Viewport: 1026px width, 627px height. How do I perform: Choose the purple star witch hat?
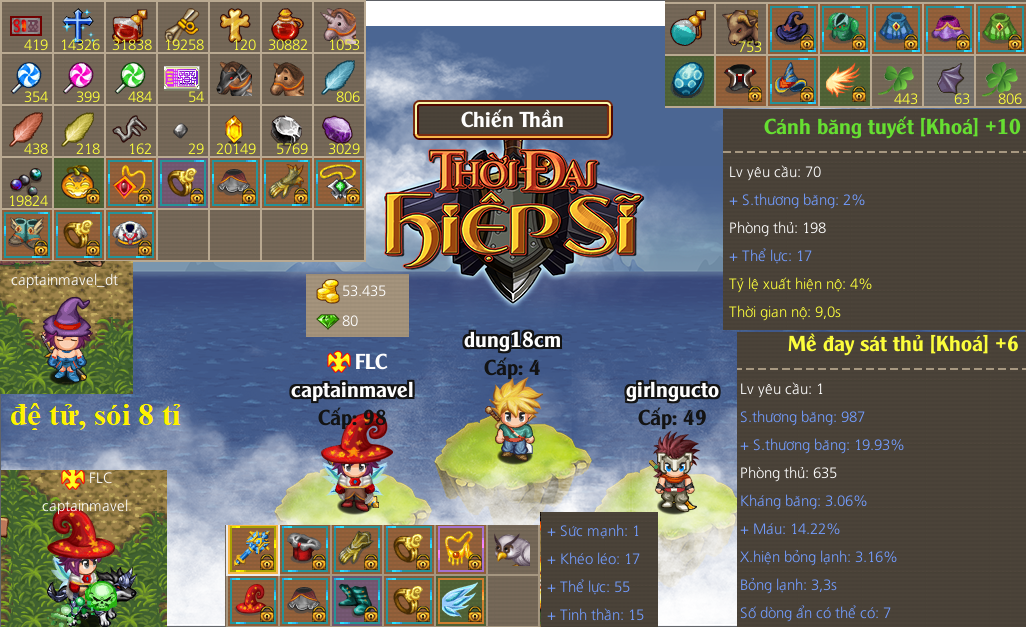click(x=794, y=27)
